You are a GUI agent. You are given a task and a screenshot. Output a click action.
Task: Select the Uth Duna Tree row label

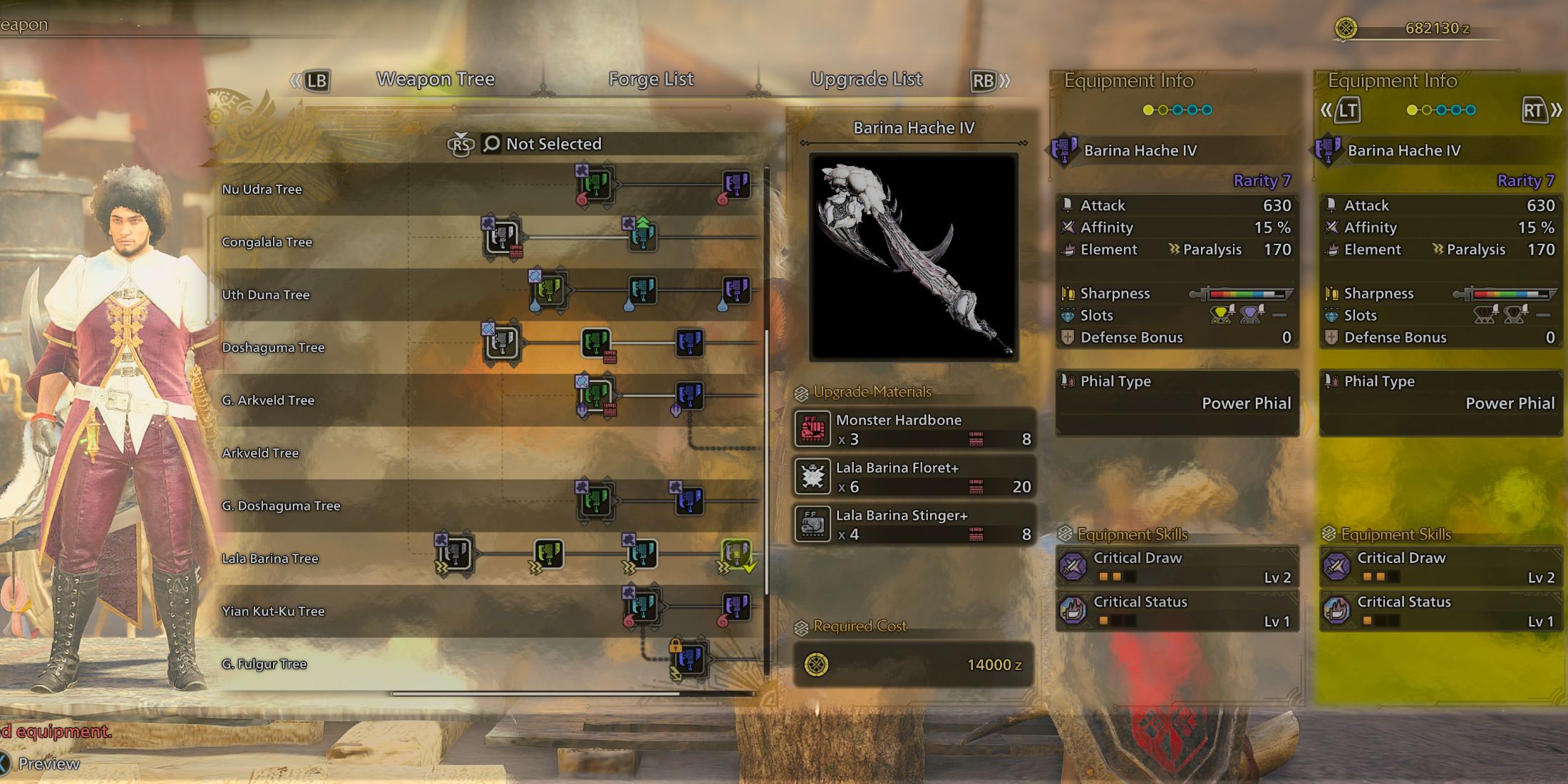pos(266,295)
